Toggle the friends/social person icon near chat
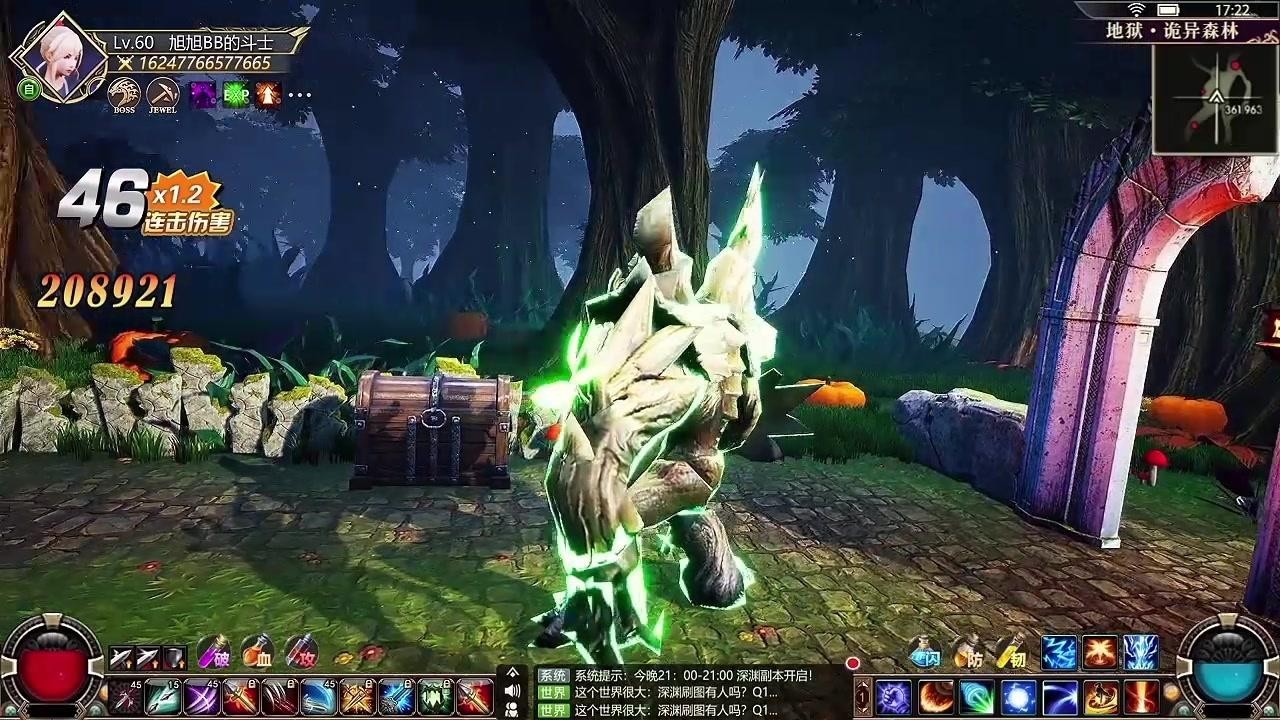1280x720 pixels. click(x=513, y=709)
